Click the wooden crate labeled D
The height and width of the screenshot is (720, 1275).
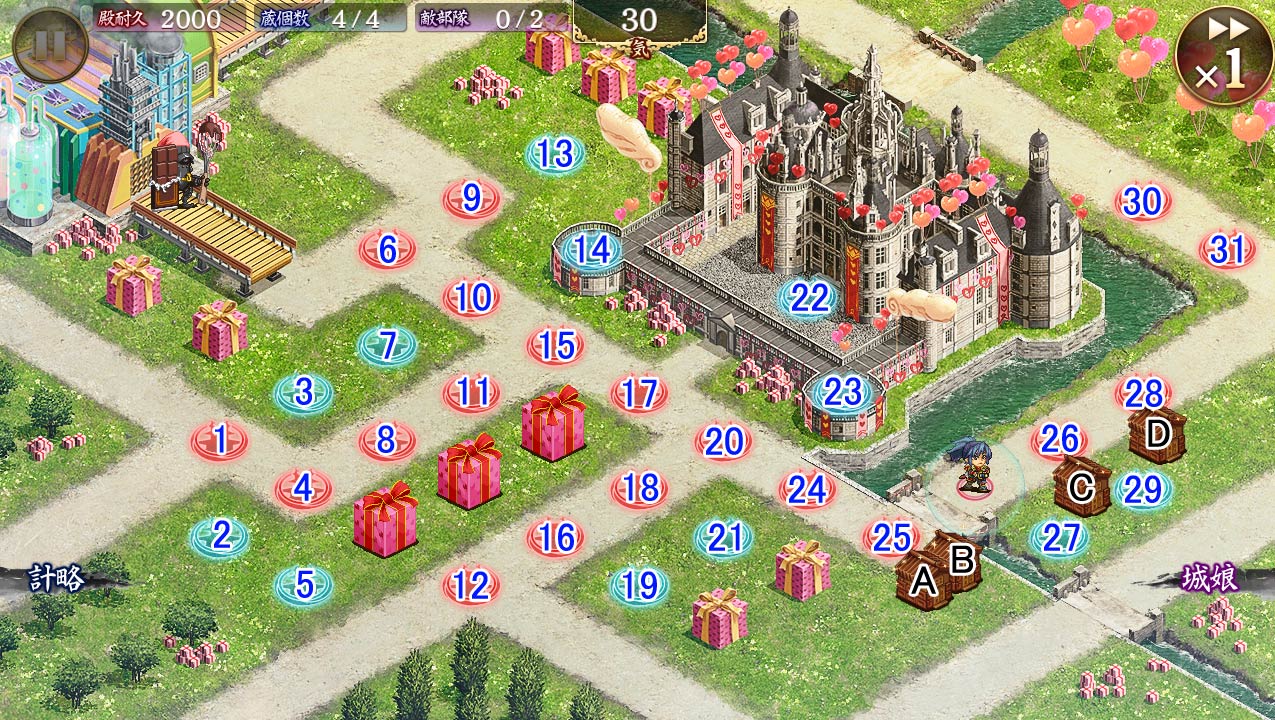[x=1157, y=435]
